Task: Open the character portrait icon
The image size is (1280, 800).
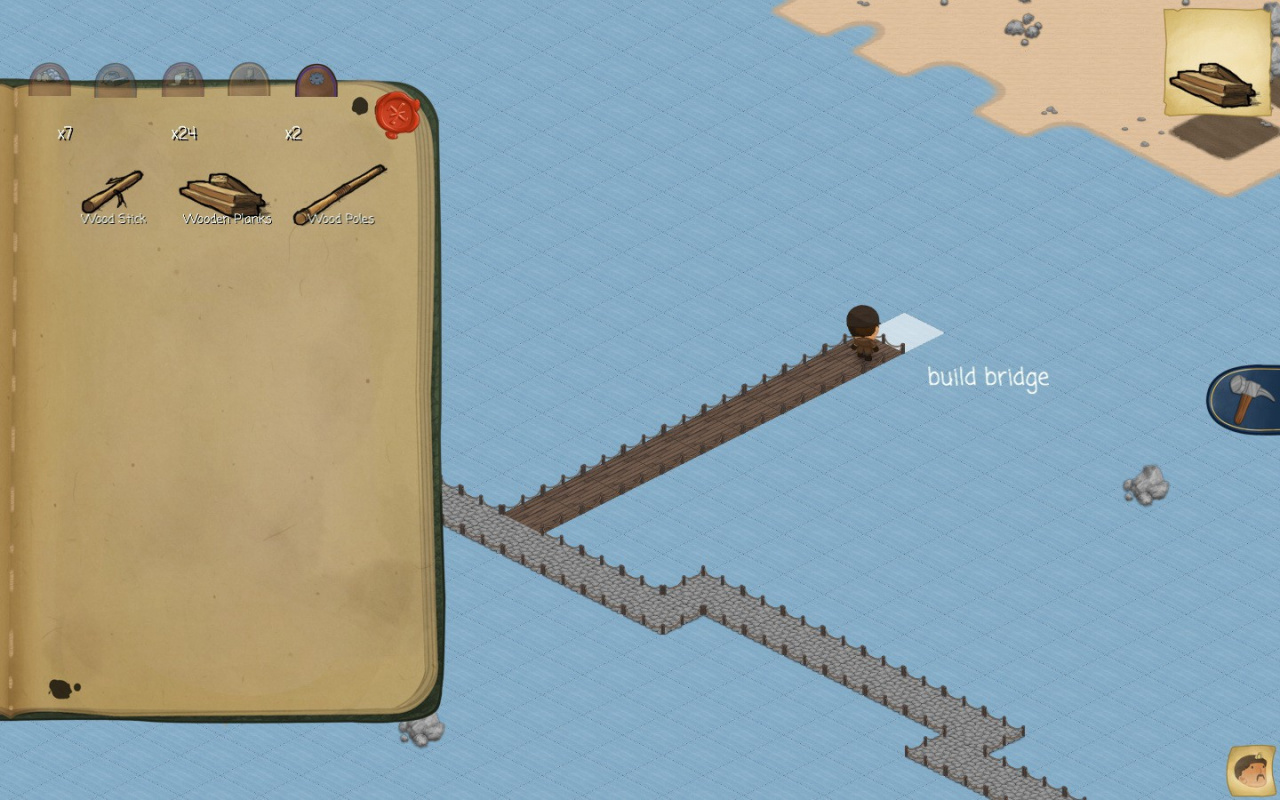Action: tap(1250, 770)
